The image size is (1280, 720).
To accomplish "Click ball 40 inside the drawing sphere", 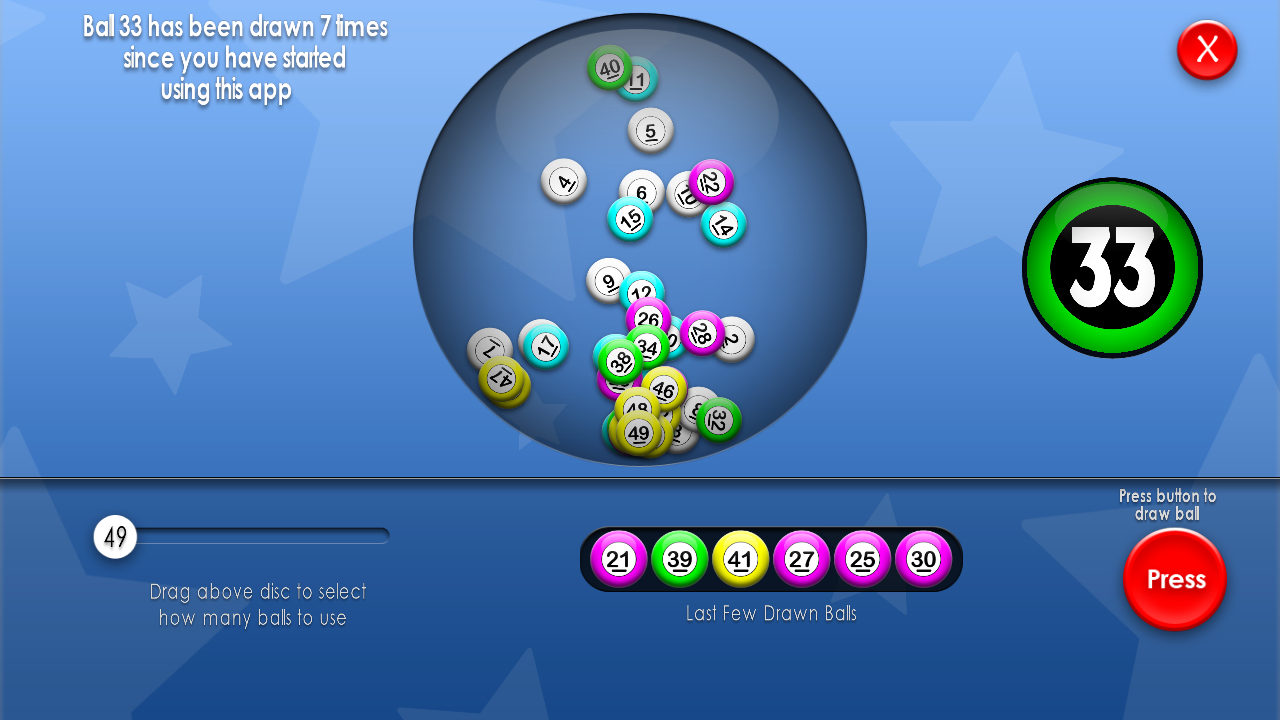I will 609,68.
